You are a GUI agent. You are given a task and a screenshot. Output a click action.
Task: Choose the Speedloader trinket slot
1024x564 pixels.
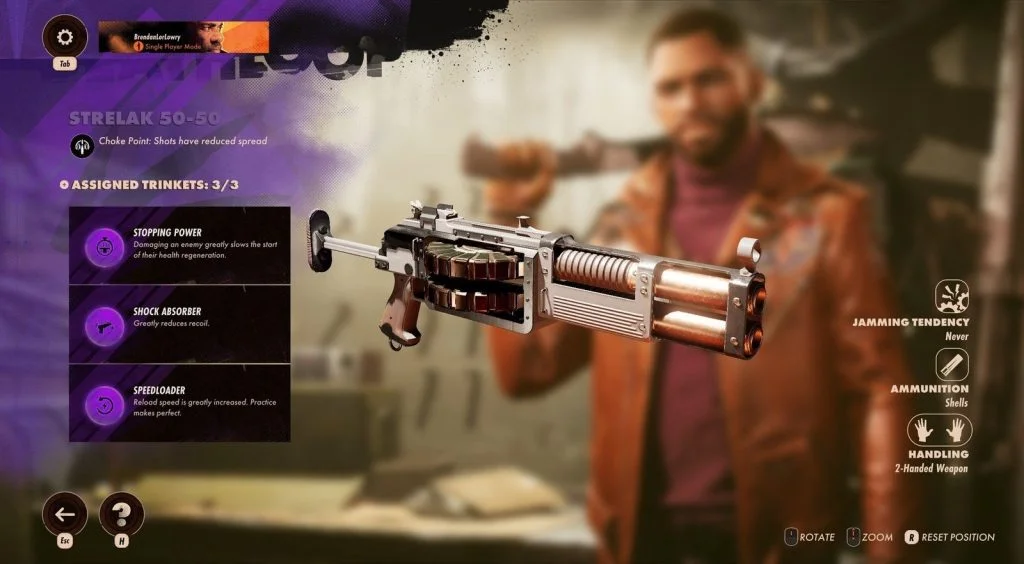(179, 403)
